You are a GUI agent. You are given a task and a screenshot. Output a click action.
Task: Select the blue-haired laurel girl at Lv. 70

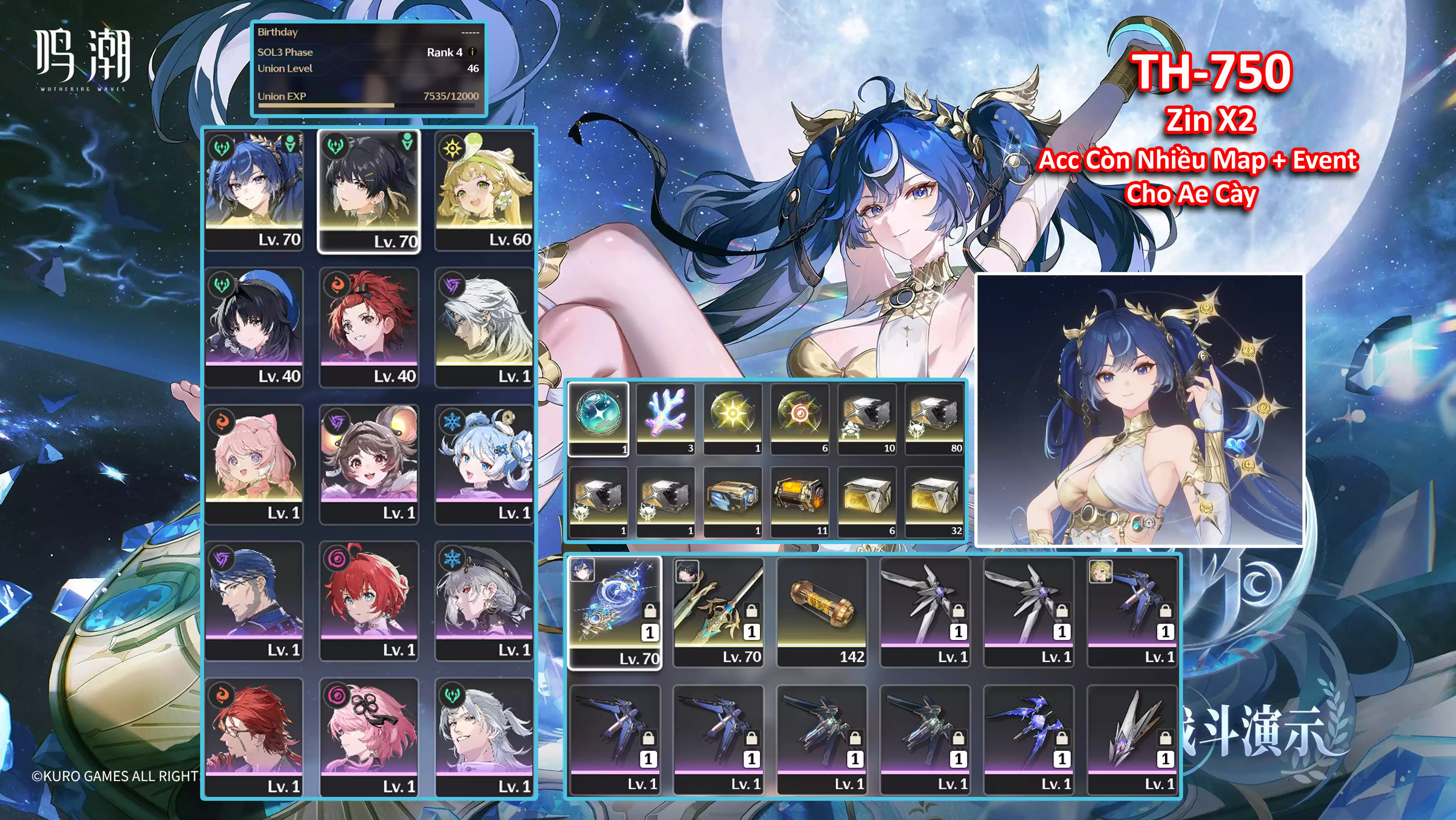tap(255, 190)
